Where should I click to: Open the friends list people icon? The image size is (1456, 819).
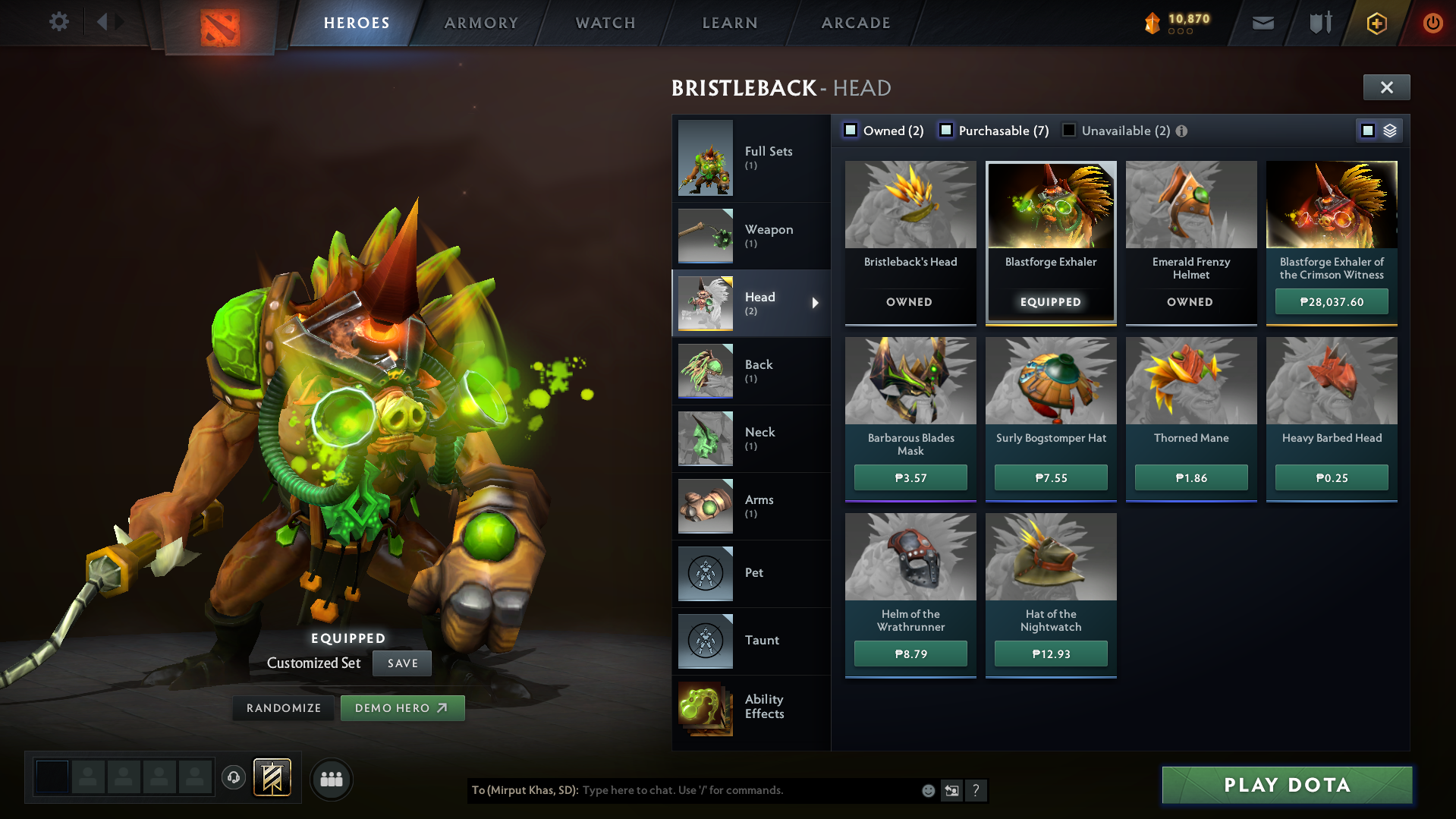click(x=331, y=779)
